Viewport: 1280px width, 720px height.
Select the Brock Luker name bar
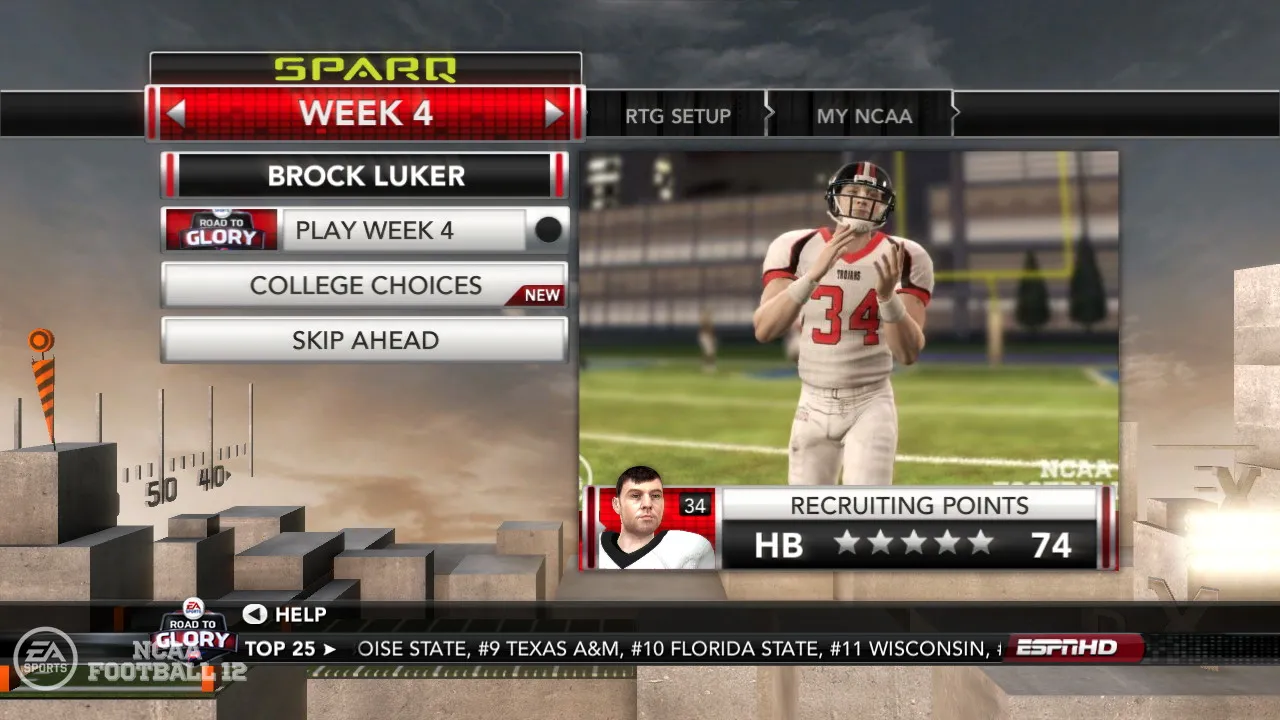click(x=365, y=176)
